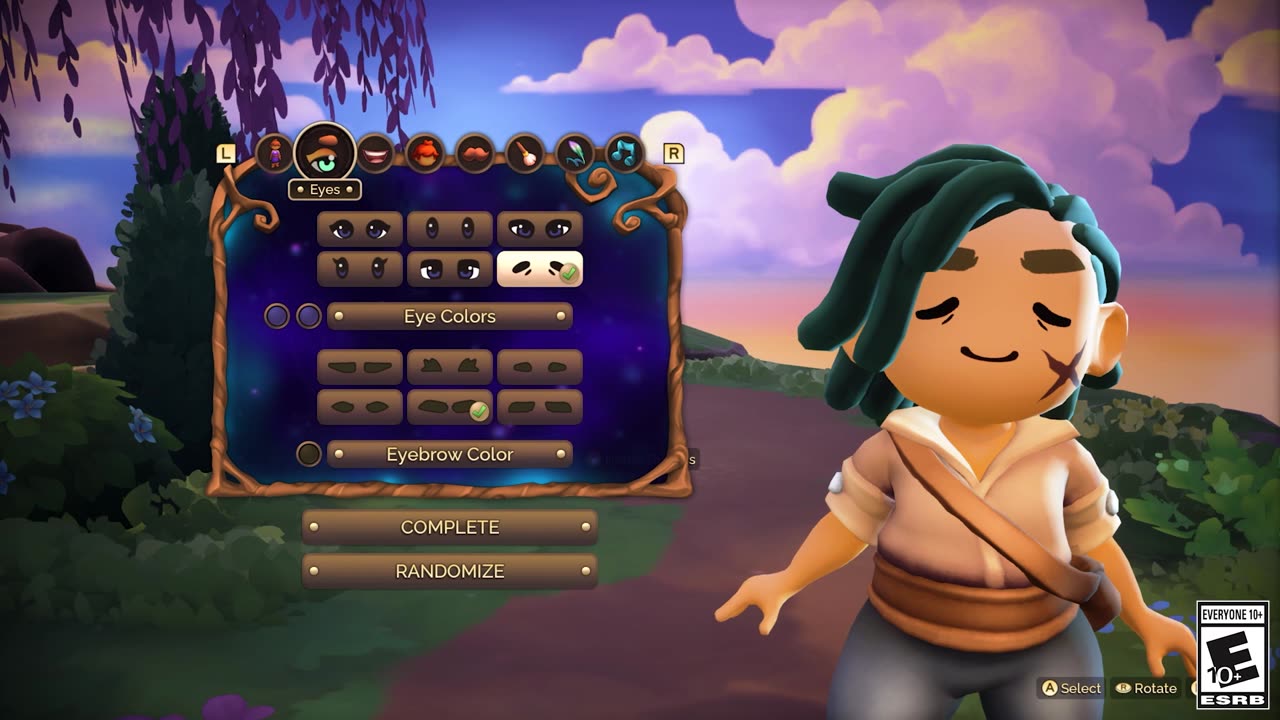The height and width of the screenshot is (720, 1280).
Task: Switch to the body type tab
Action: (x=274, y=154)
